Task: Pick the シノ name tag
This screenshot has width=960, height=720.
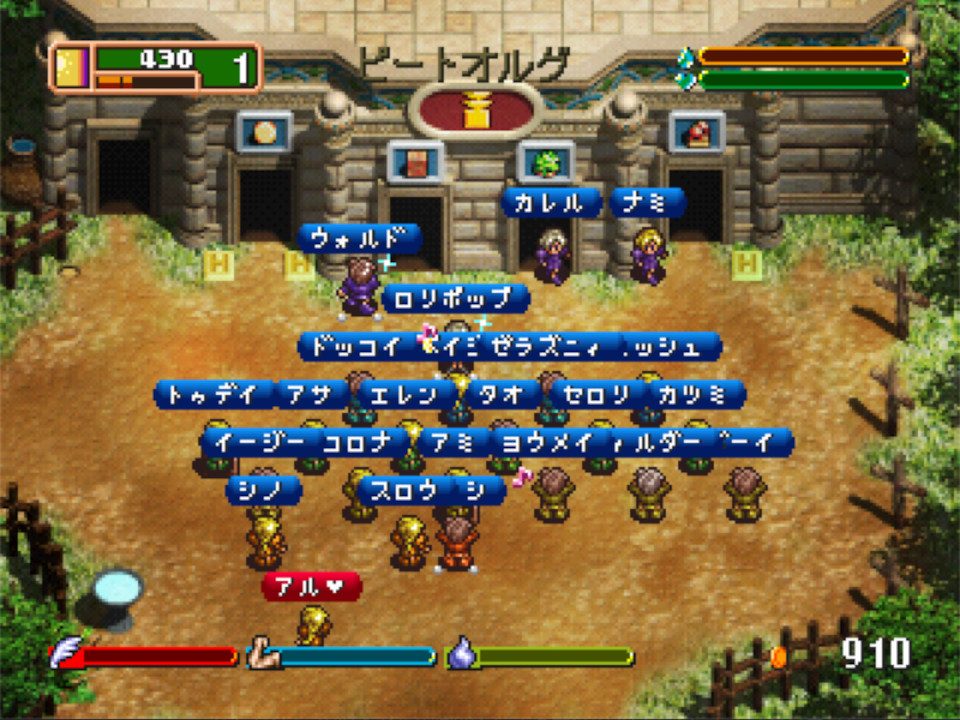Action: click(x=263, y=490)
